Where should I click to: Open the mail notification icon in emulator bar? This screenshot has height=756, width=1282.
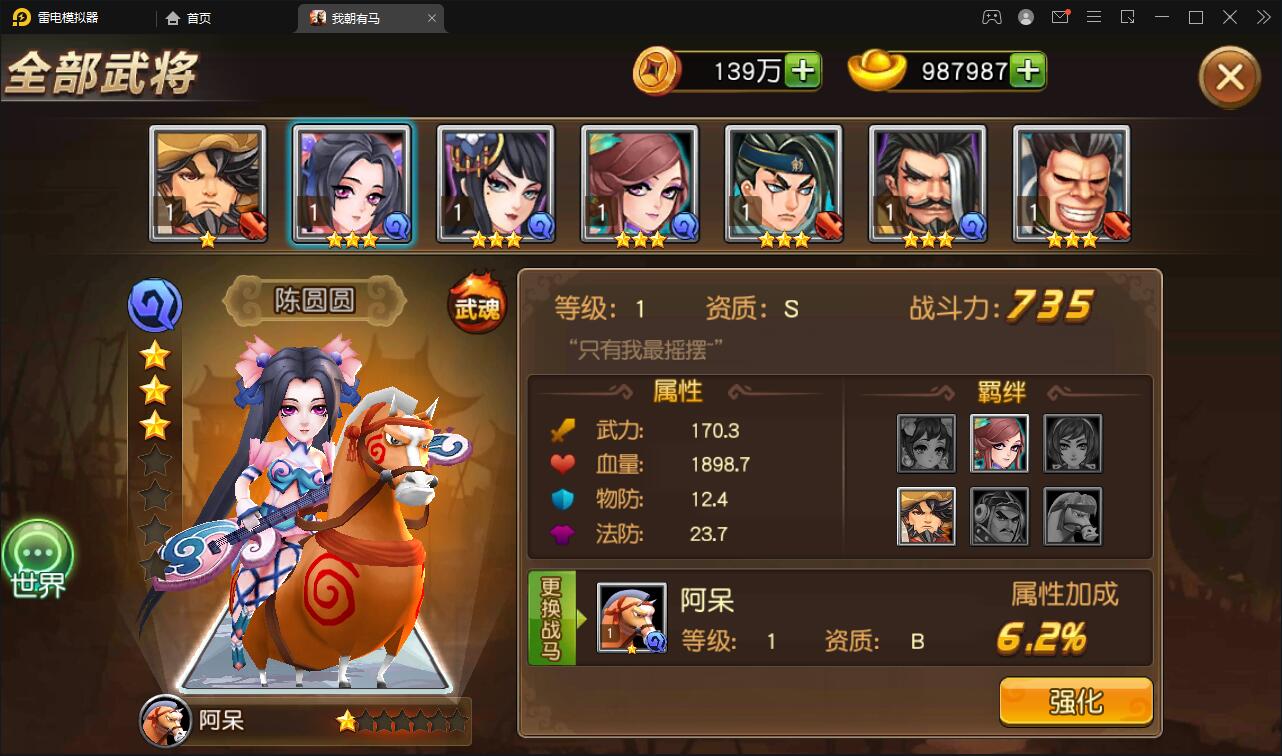pos(1061,17)
